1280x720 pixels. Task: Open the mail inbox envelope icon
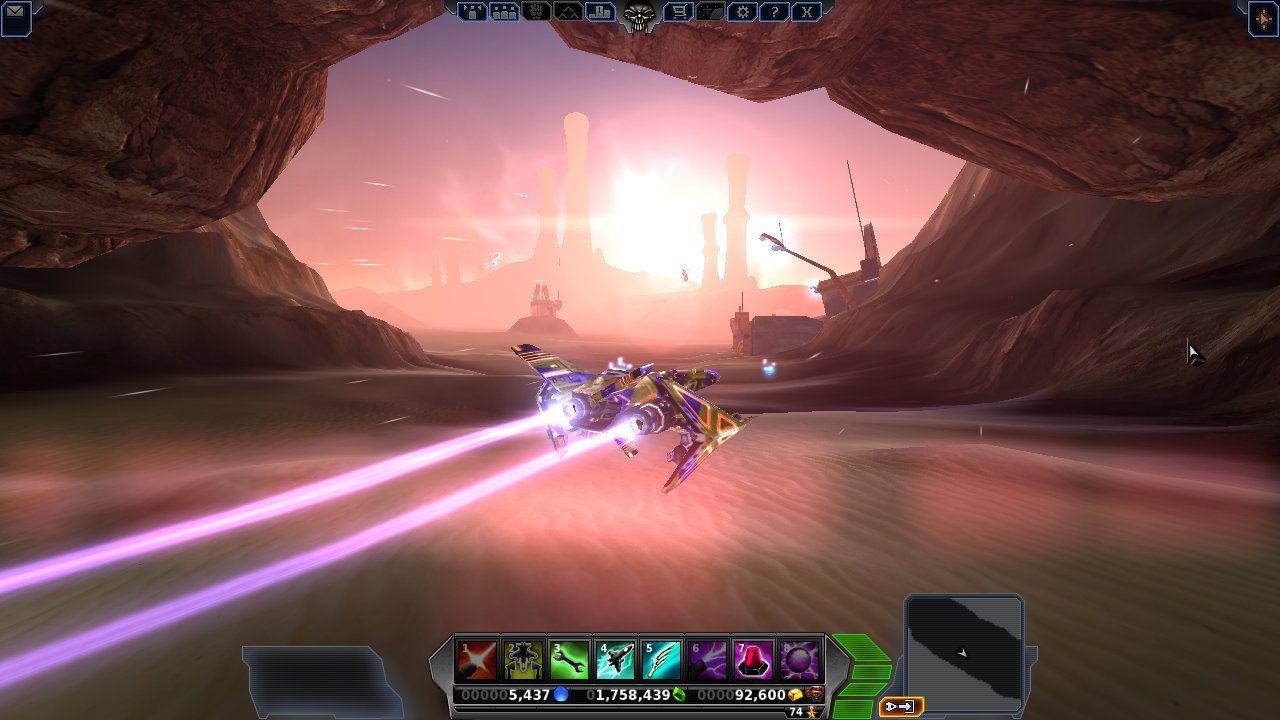pyautogui.click(x=16, y=17)
